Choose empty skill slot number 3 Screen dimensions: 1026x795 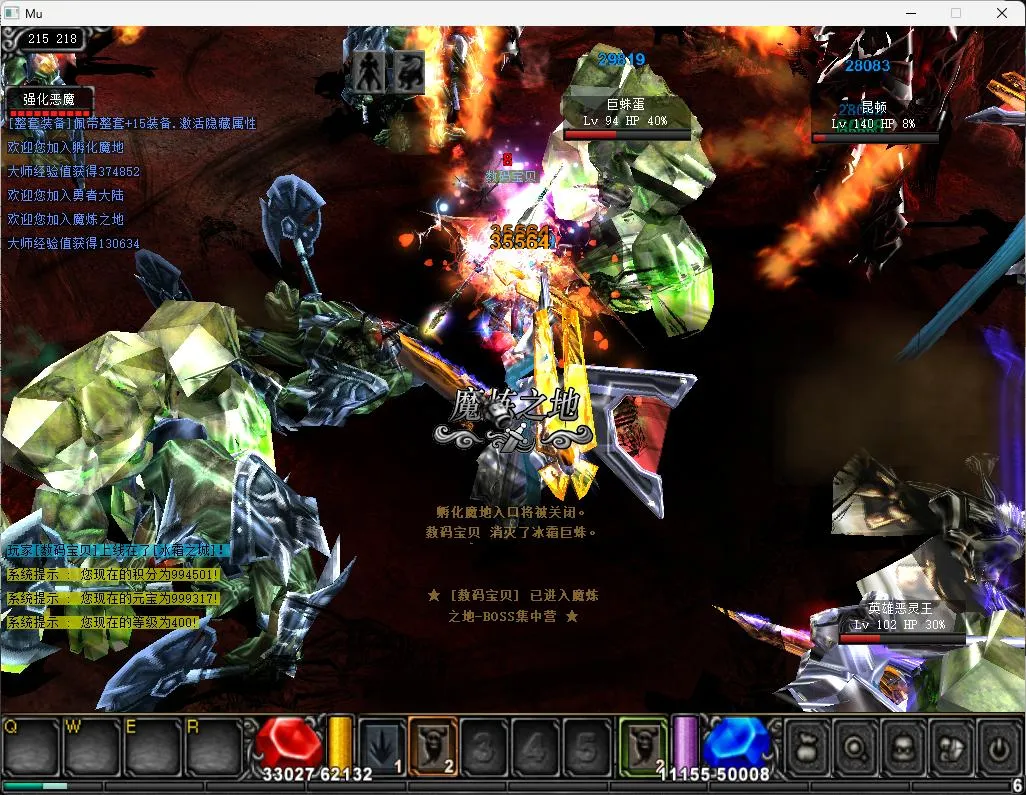485,746
